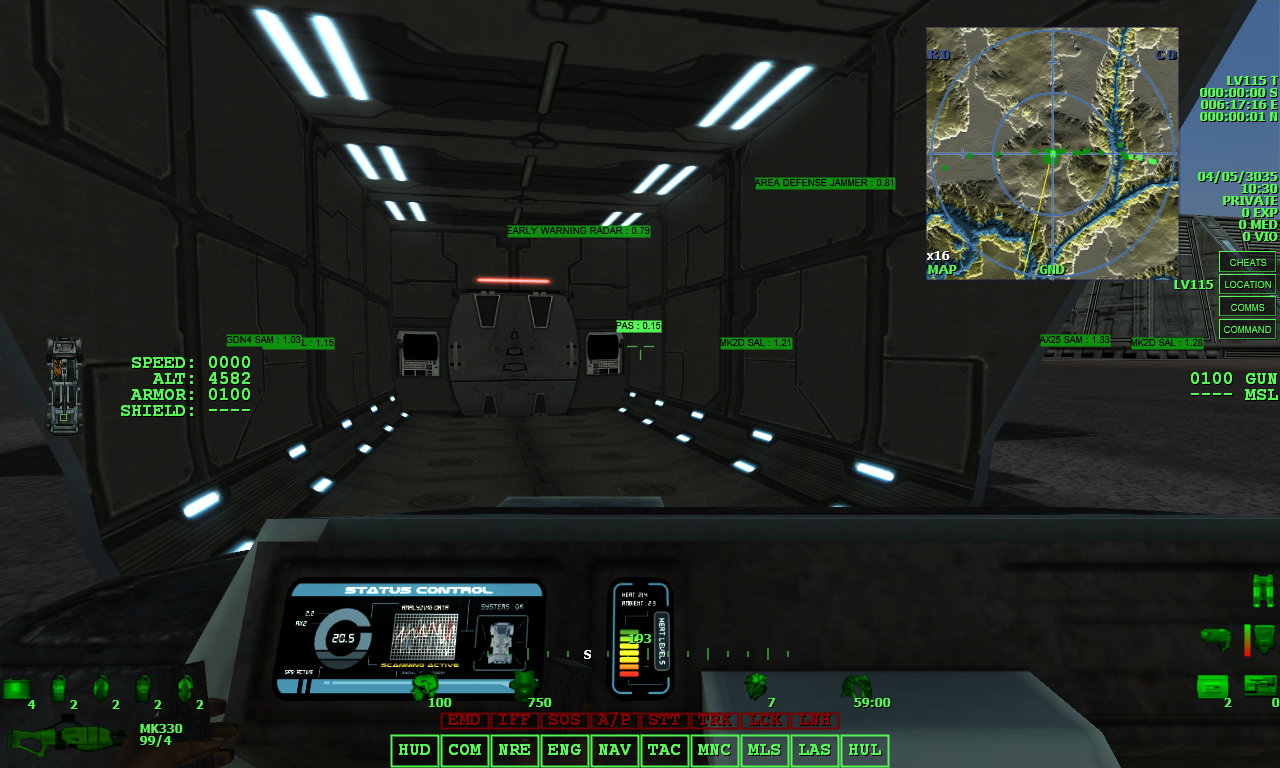This screenshot has width=1280, height=768.
Task: Open the HUD panel tab
Action: 414,750
